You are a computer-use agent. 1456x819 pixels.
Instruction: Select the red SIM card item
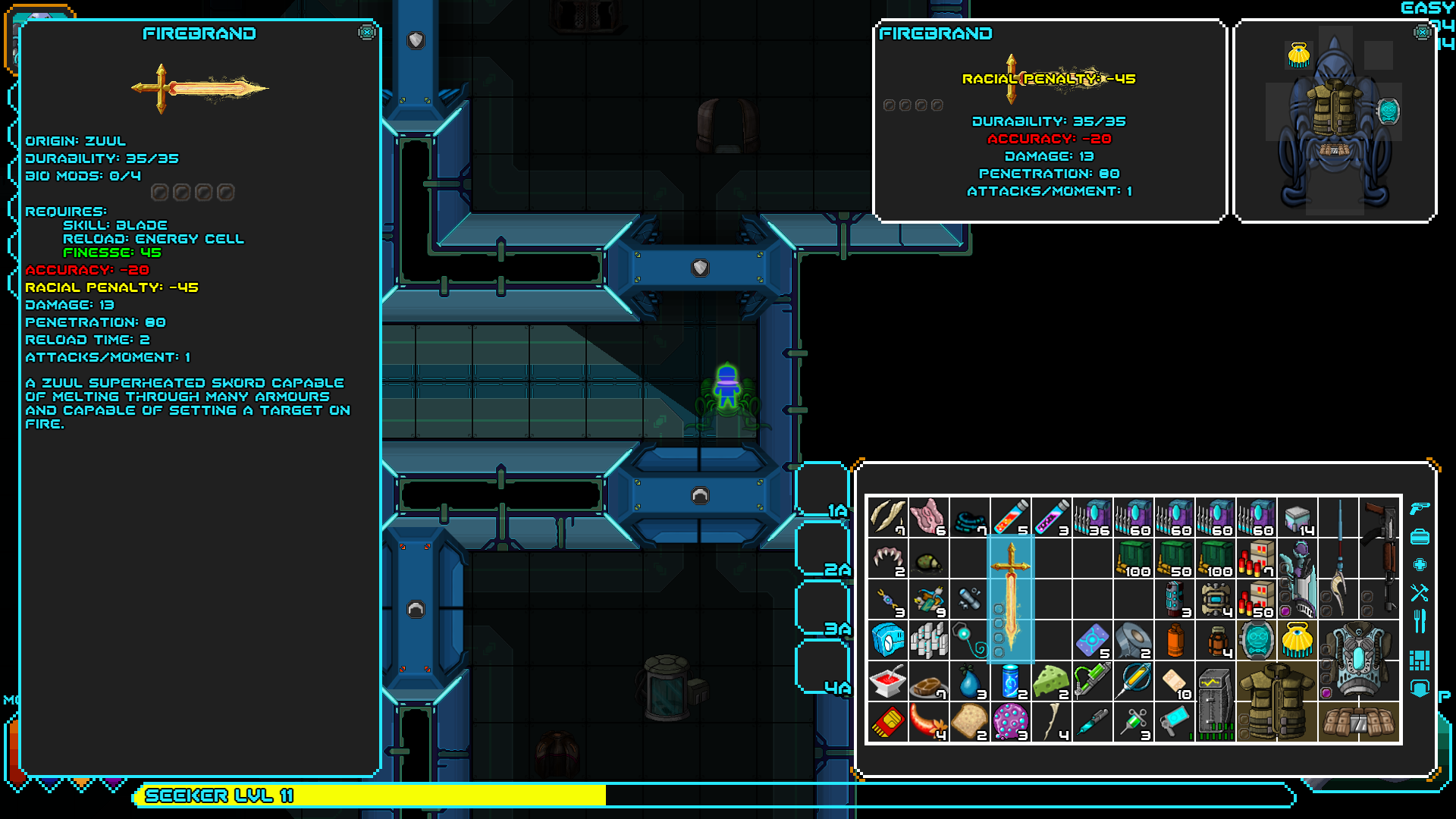(x=887, y=722)
